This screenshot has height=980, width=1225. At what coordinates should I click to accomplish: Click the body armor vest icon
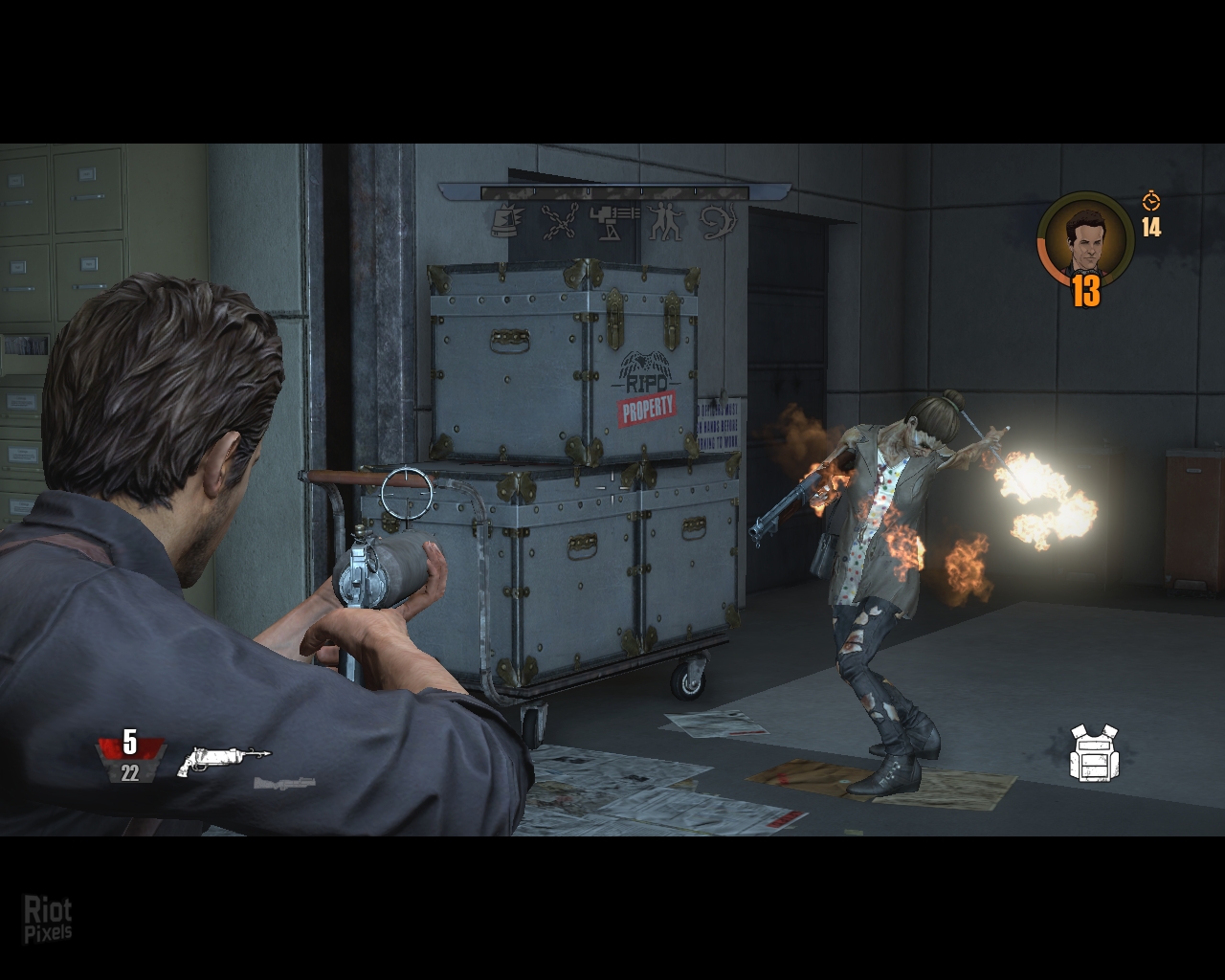click(1095, 752)
